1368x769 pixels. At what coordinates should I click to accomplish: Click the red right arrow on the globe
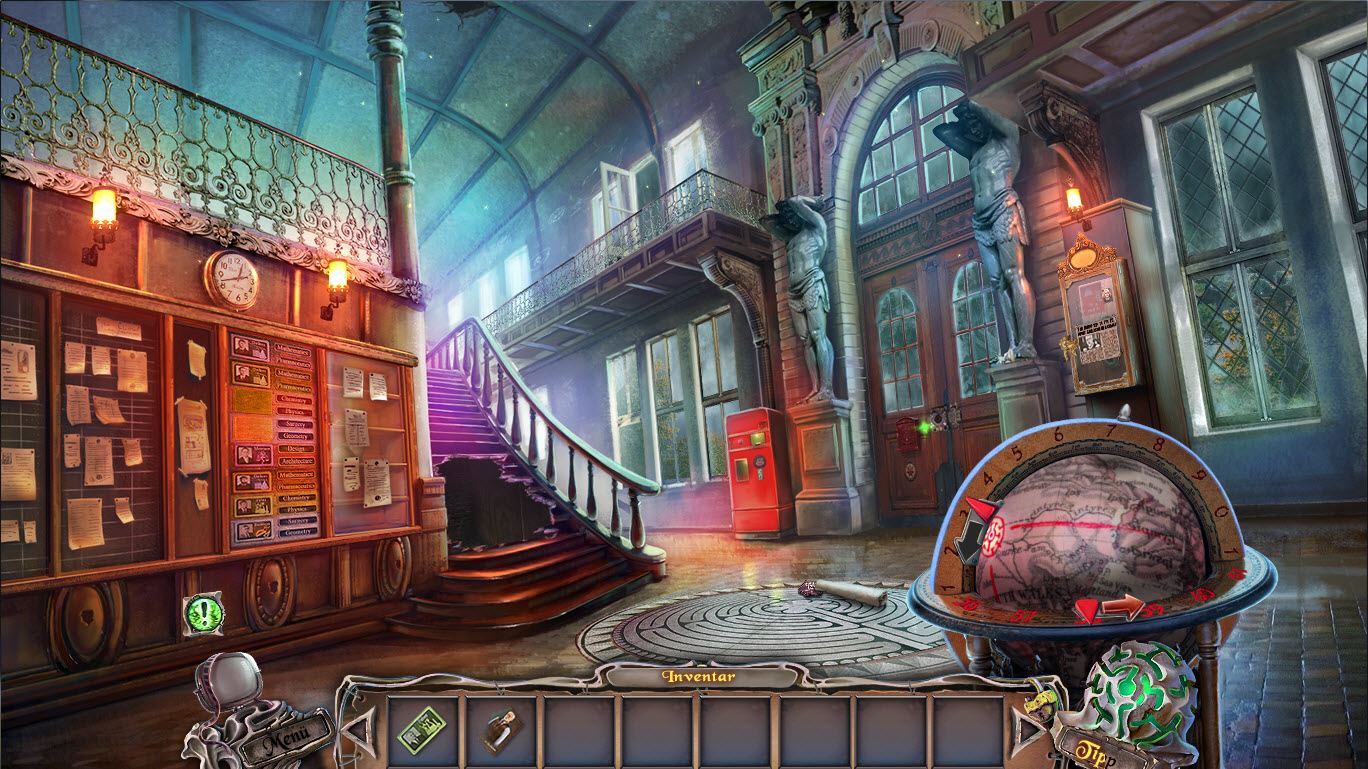click(x=1121, y=607)
